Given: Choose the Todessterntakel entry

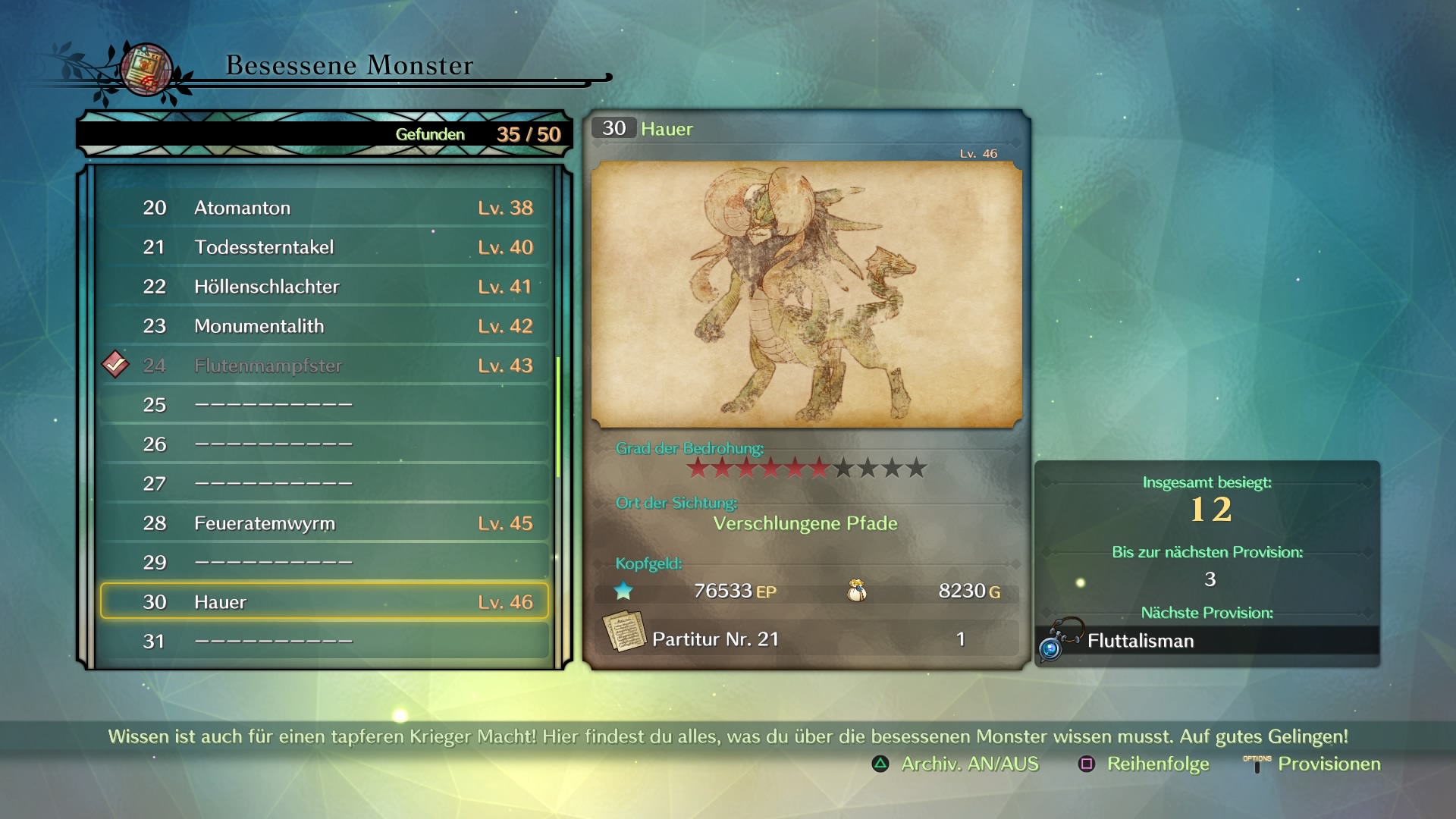Looking at the screenshot, I should 325,247.
